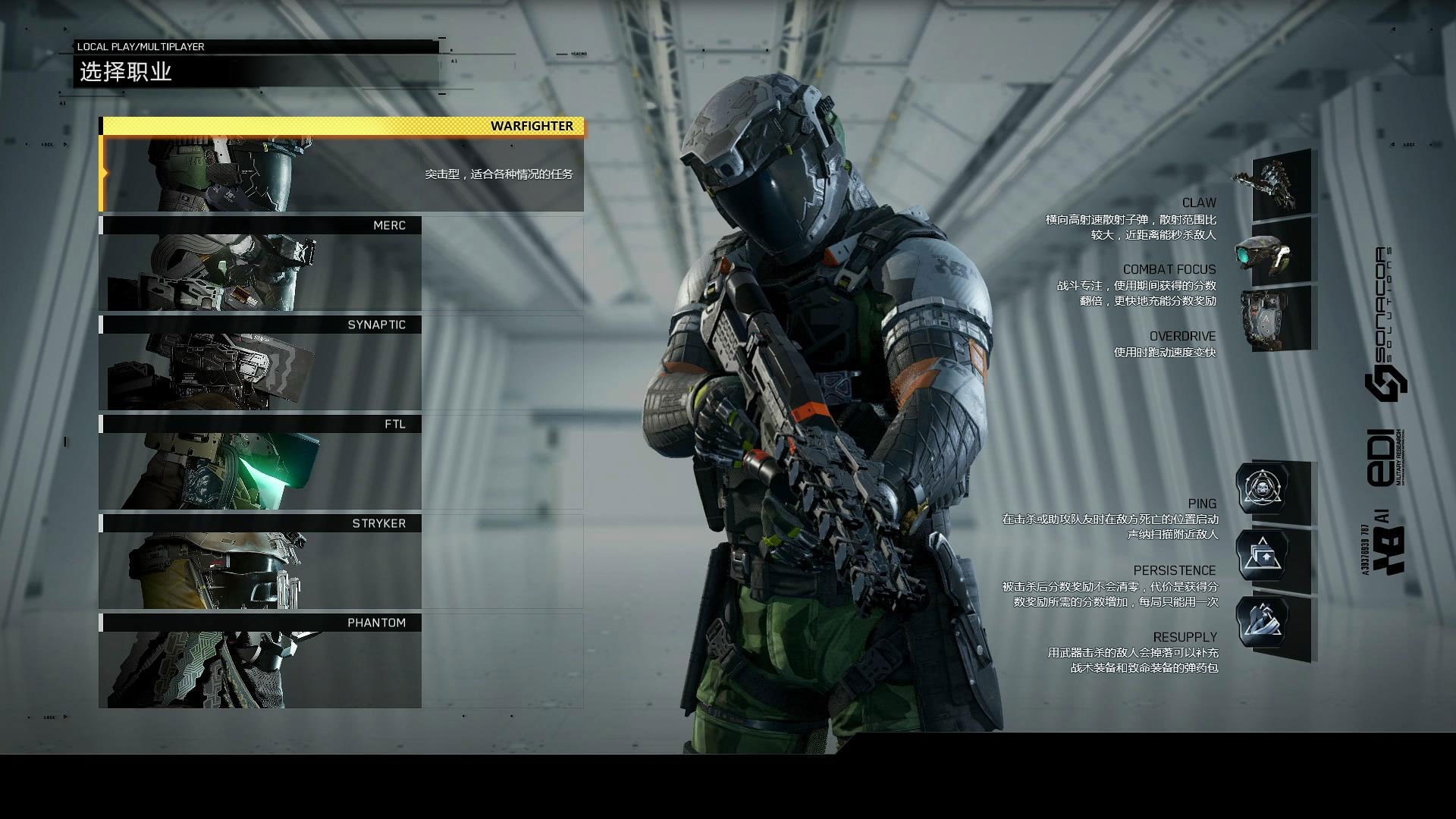Image resolution: width=1456 pixels, height=819 pixels.
Task: Select the Phantom class
Action: [260, 661]
